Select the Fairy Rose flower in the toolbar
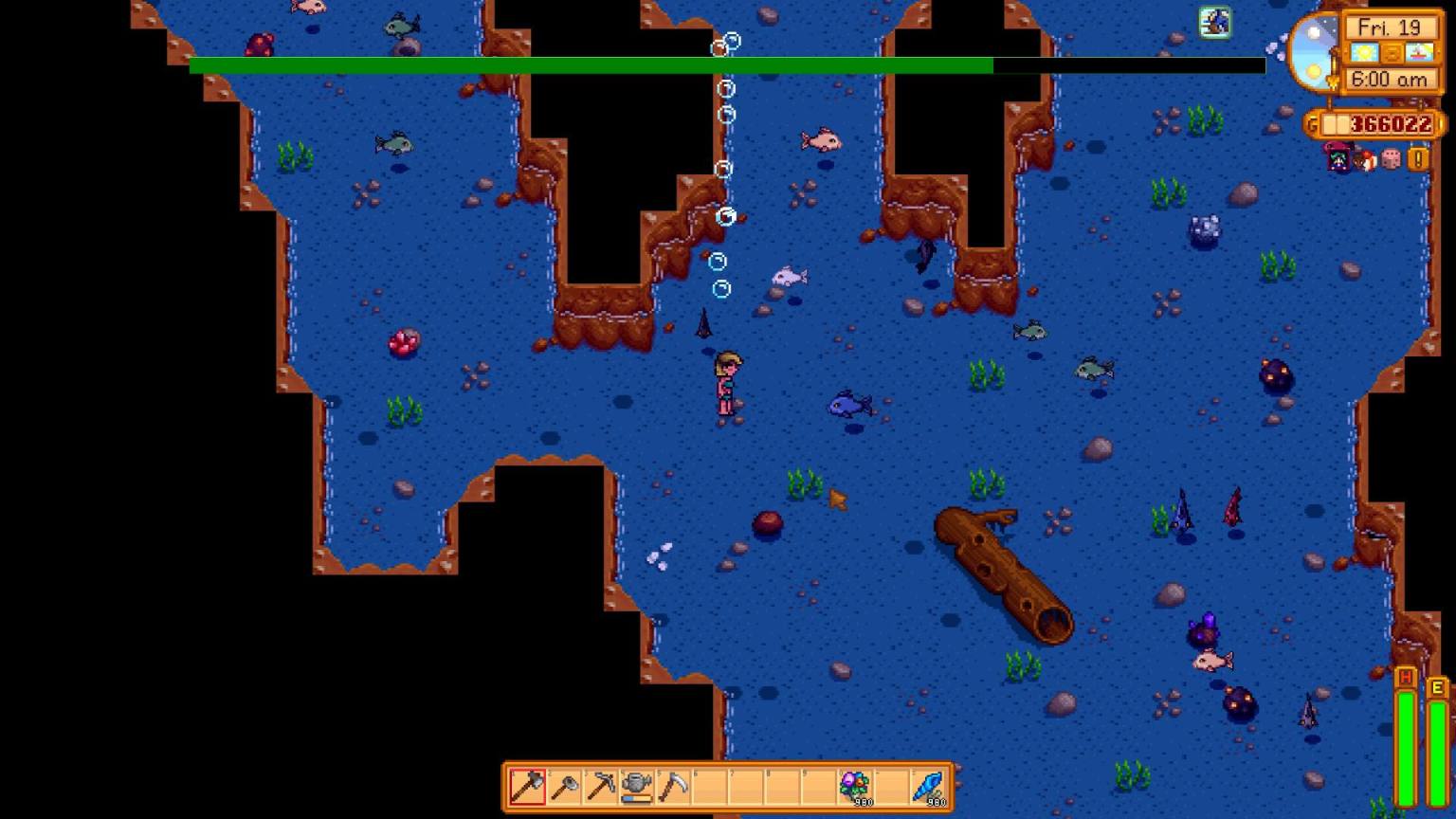This screenshot has width=1456, height=819. 853,785
